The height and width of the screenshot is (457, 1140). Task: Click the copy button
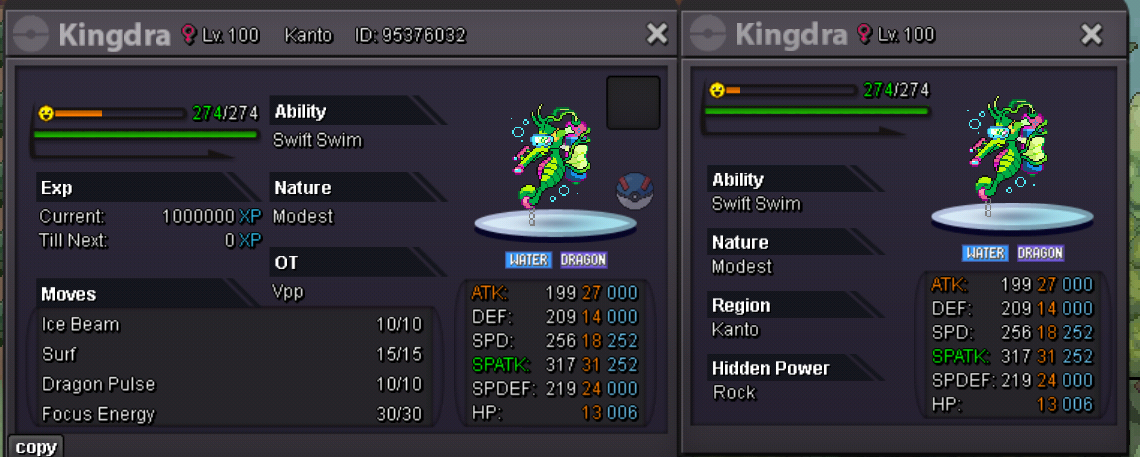click(35, 447)
